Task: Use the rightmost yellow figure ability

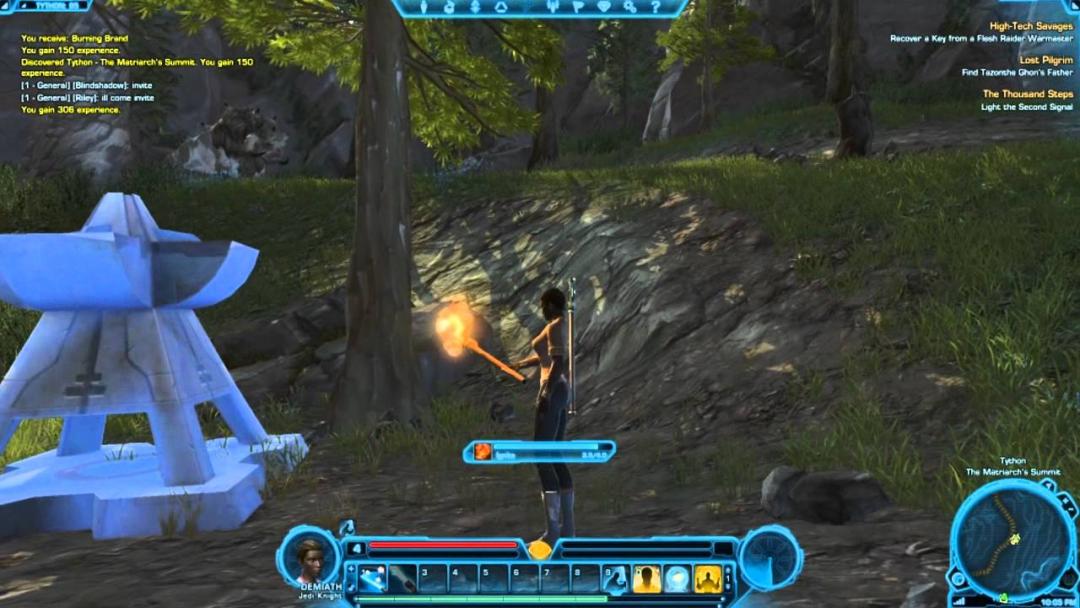Action: 708,578
